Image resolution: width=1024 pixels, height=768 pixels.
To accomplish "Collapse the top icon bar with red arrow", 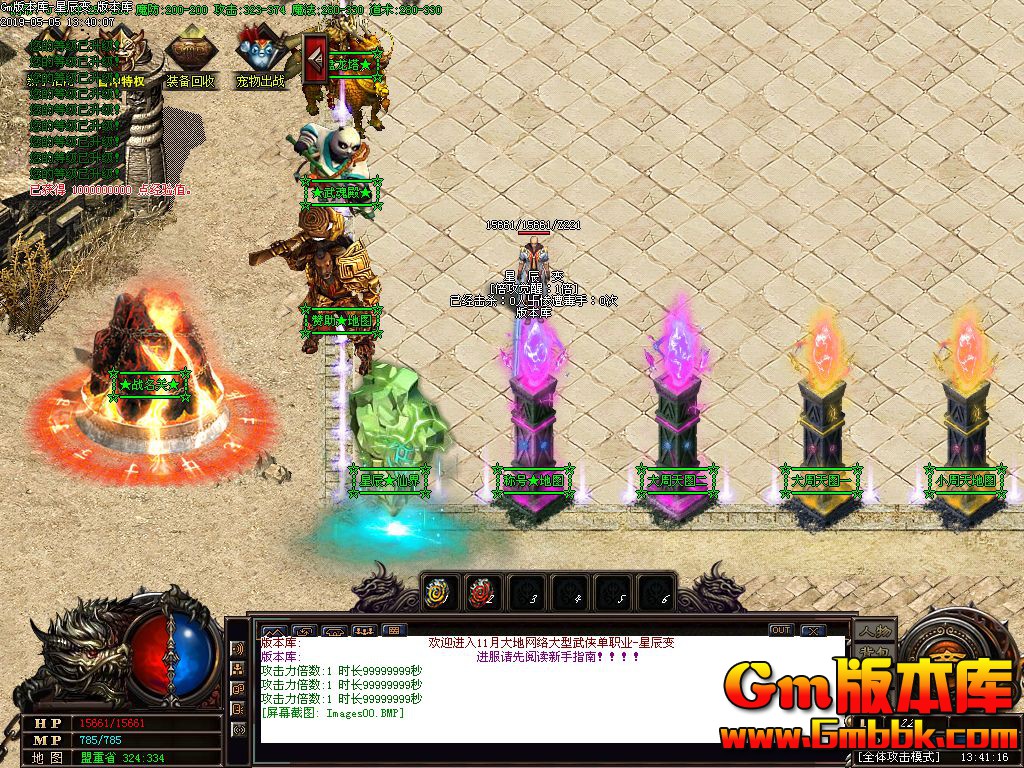I will pos(316,59).
